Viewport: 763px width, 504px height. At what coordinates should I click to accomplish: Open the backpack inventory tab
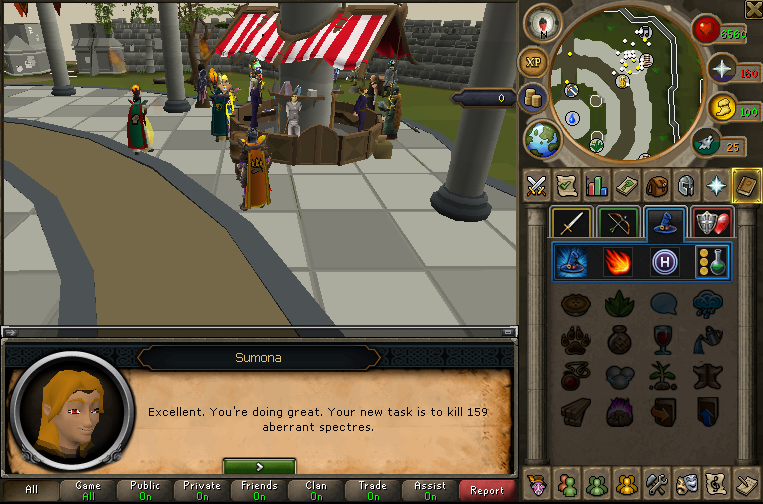[656, 185]
